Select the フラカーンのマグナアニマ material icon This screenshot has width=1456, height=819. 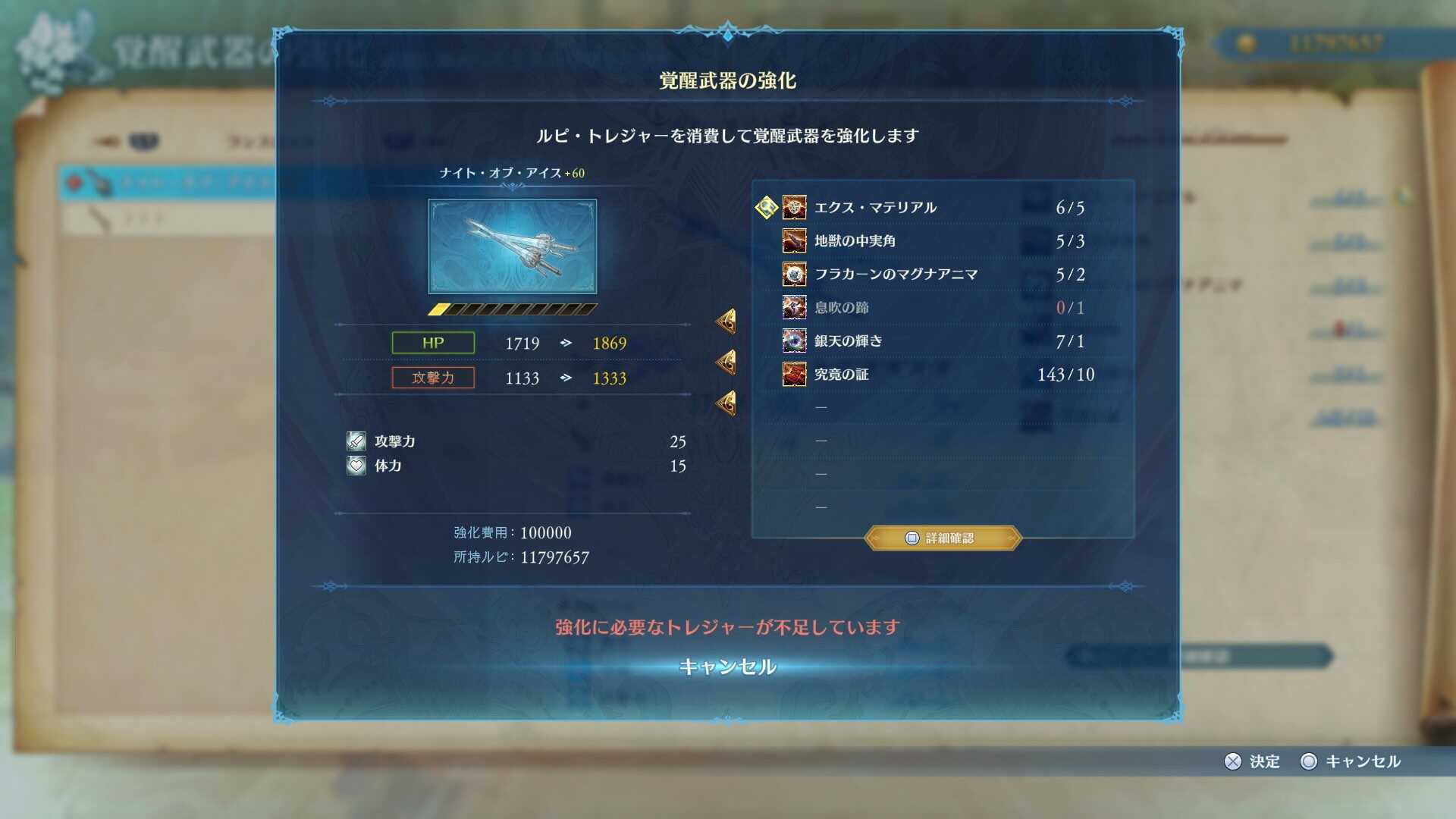click(x=793, y=274)
